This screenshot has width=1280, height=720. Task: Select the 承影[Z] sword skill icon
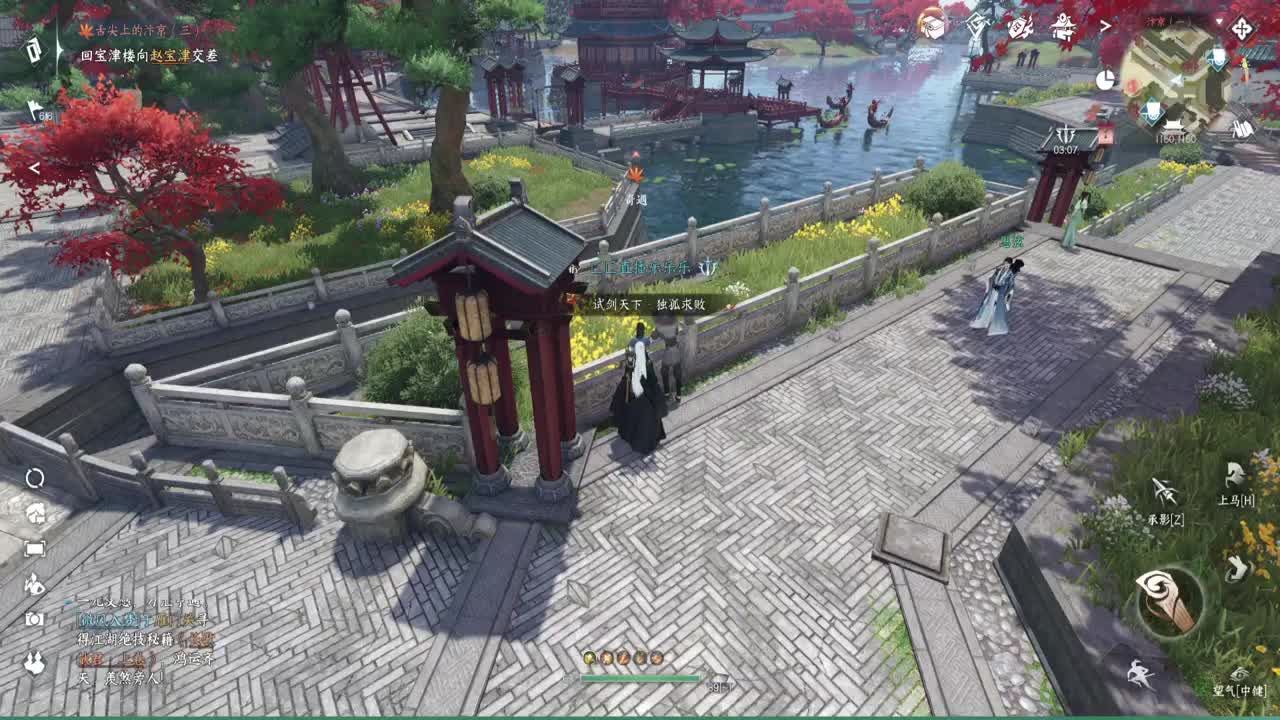click(x=1162, y=490)
